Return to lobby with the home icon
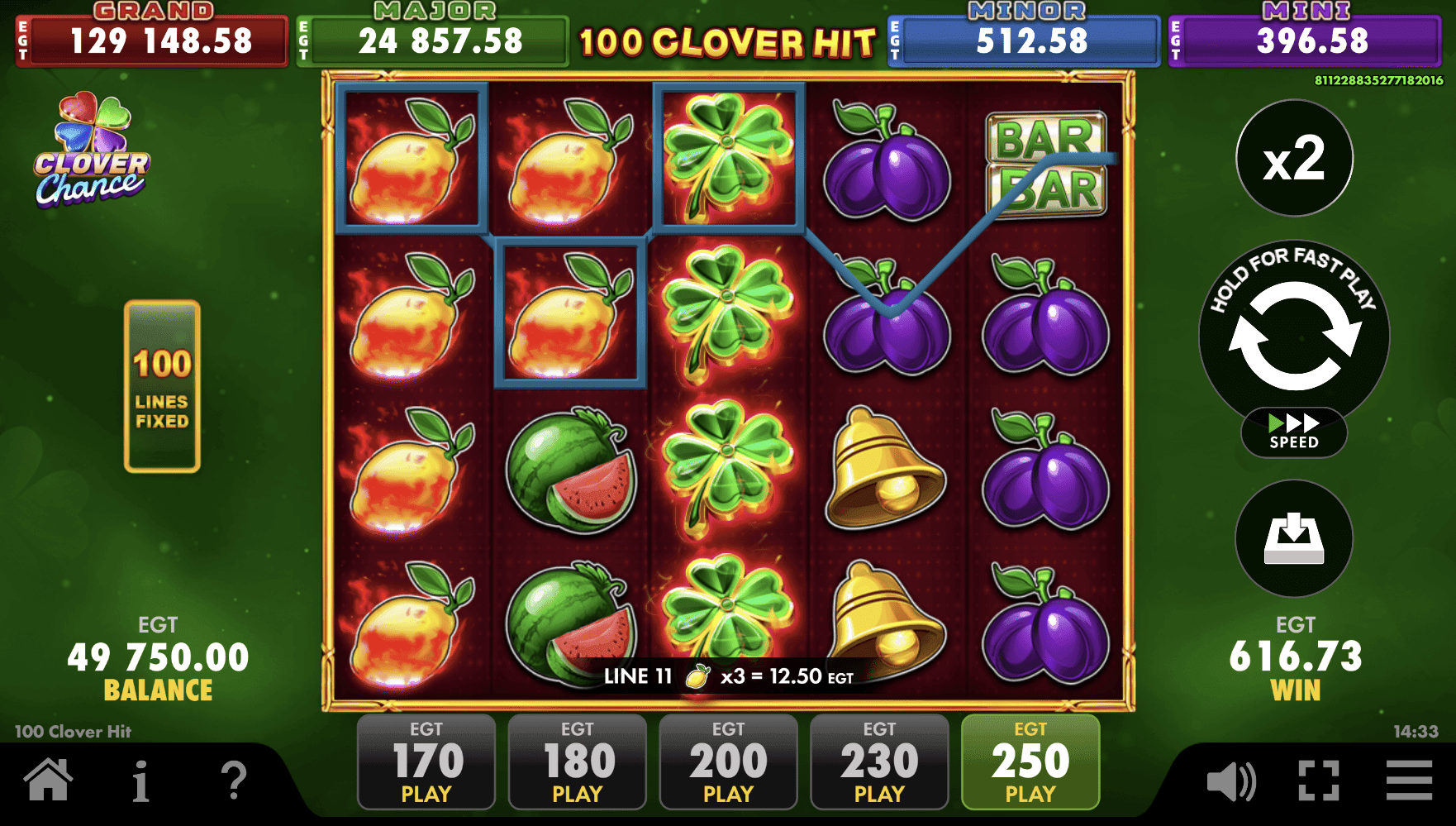This screenshot has width=1456, height=826. click(49, 778)
